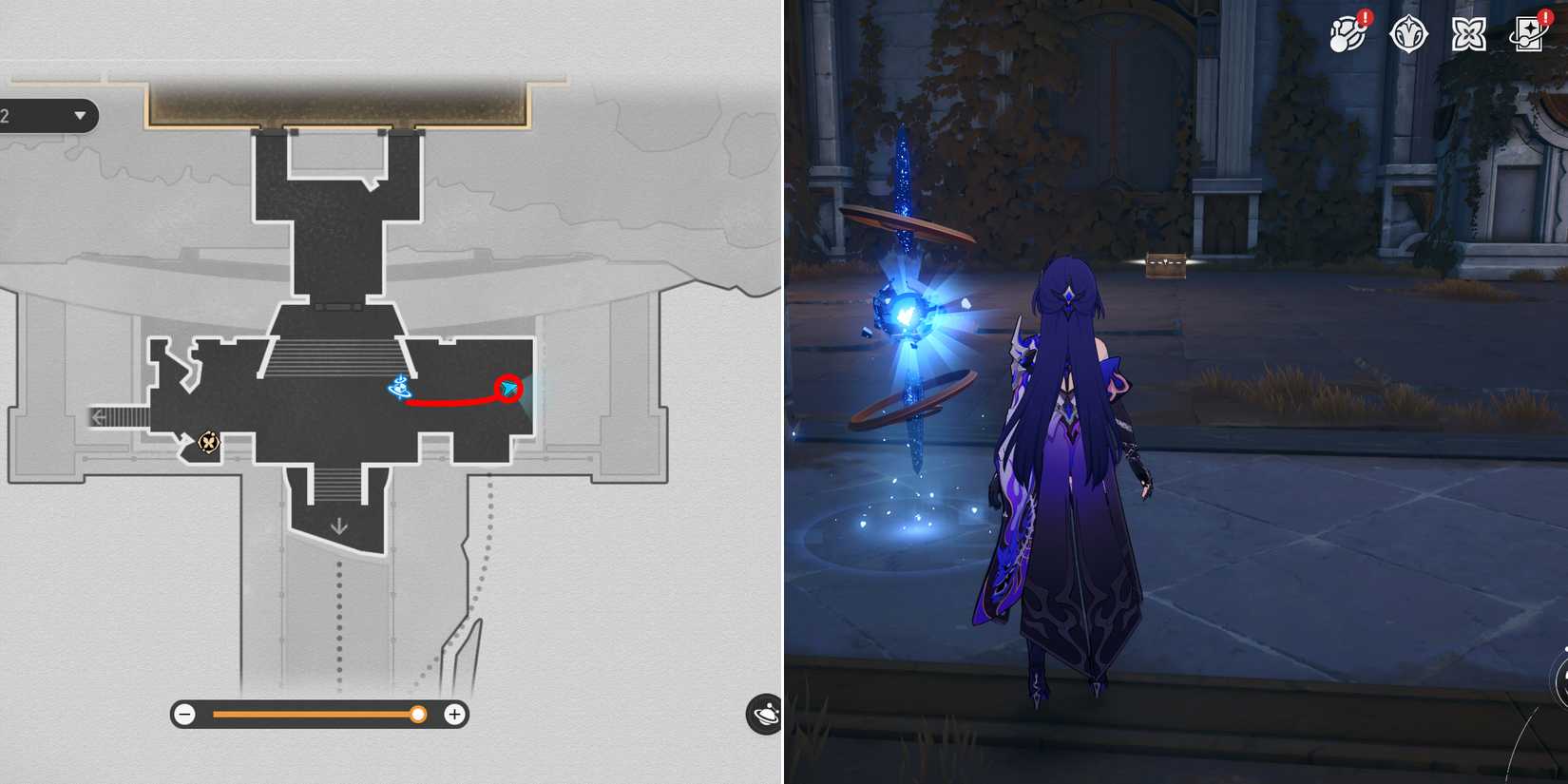Open the Interastral Peace Guide compass icon
The height and width of the screenshot is (784, 1568).
pos(1409,33)
